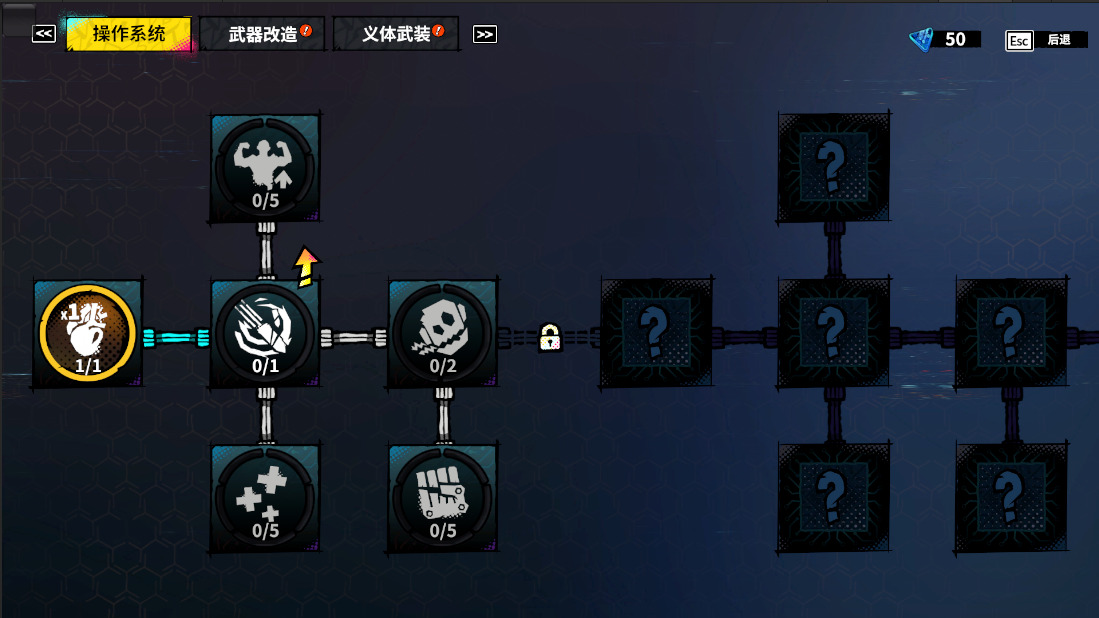Open the 武器改造 tab
The image size is (1099, 618).
click(x=264, y=34)
